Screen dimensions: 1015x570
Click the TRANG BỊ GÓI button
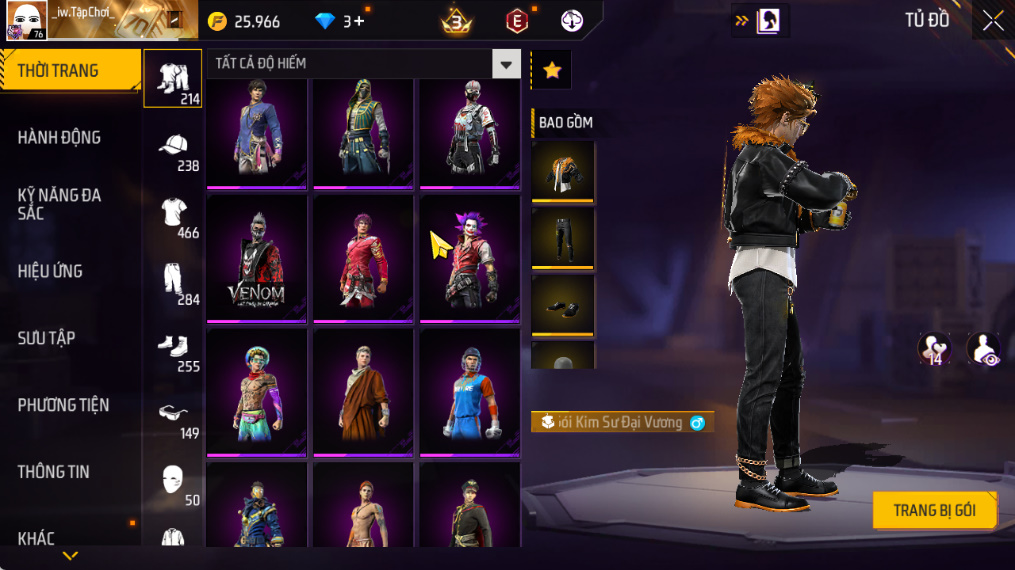click(x=934, y=510)
